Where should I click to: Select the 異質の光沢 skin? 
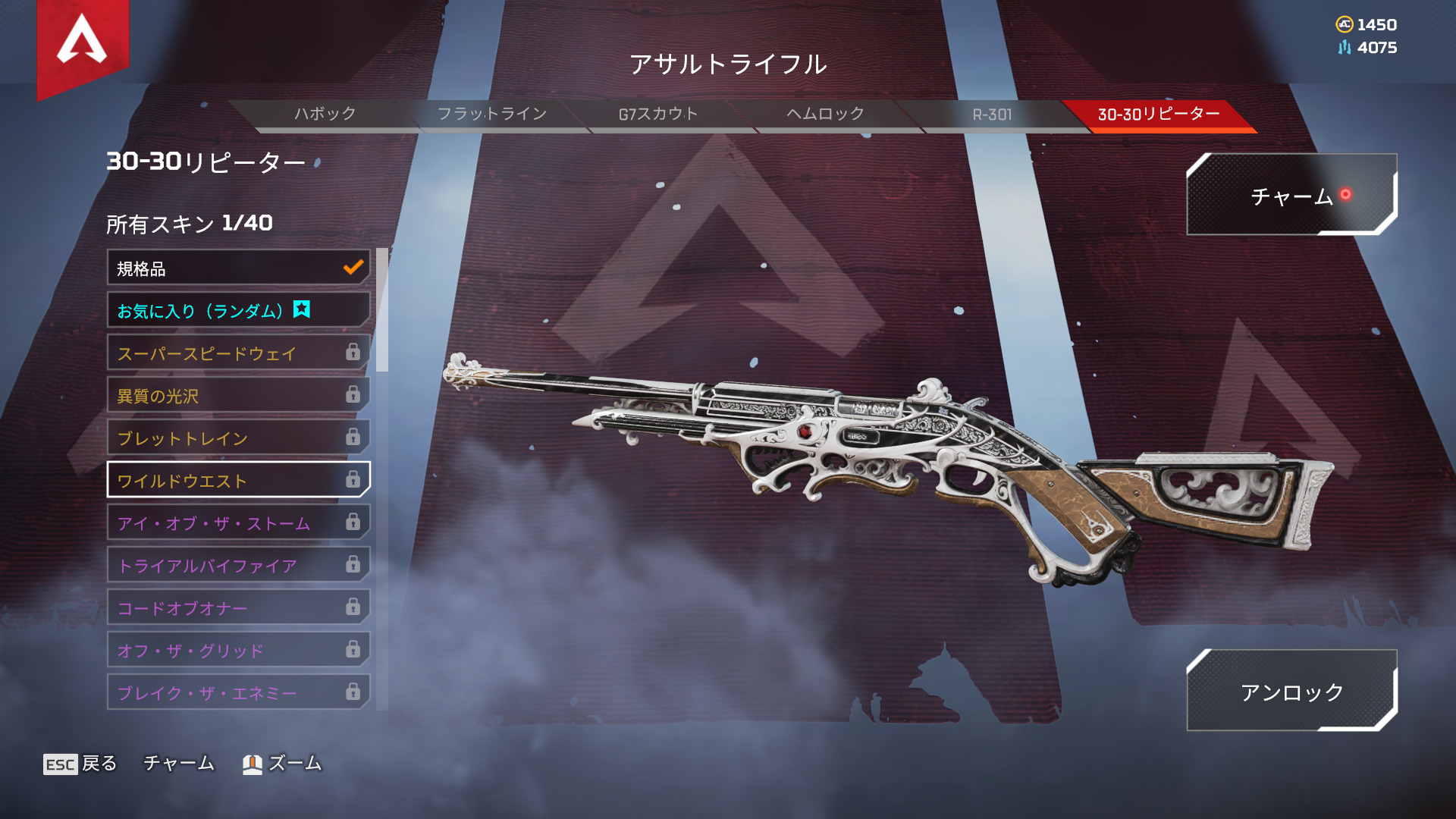pos(238,395)
